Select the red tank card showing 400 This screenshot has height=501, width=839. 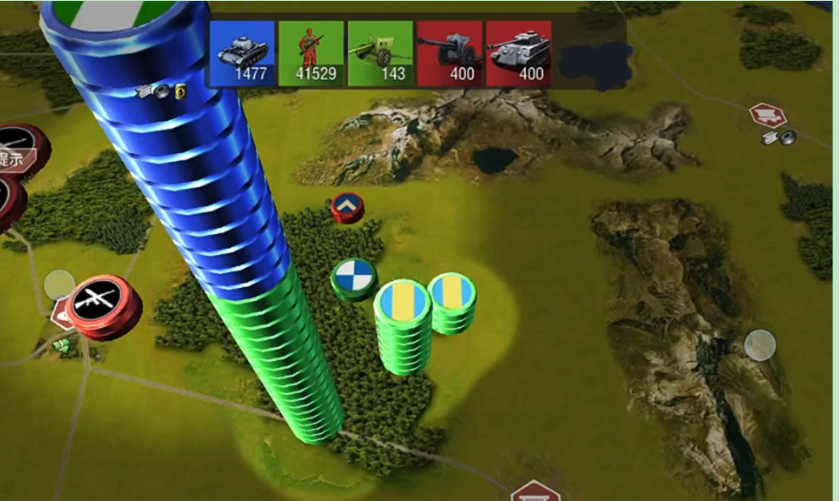(518, 53)
